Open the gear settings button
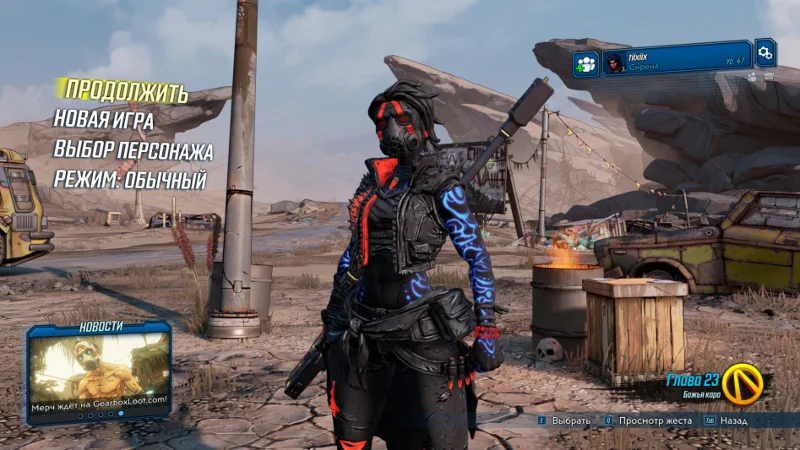This screenshot has height=450, width=800. click(x=765, y=51)
